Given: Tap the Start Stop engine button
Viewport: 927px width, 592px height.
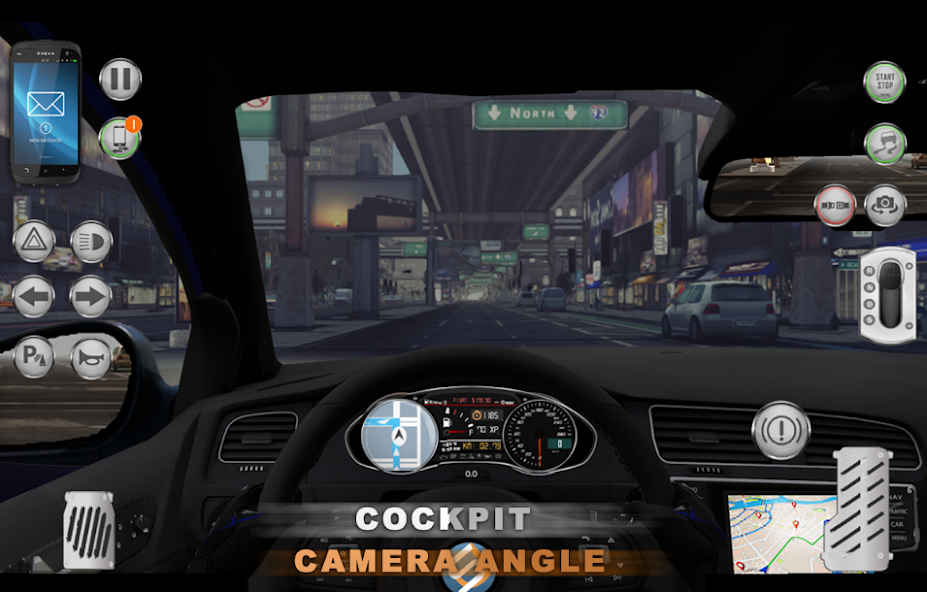Looking at the screenshot, I should 884,82.
